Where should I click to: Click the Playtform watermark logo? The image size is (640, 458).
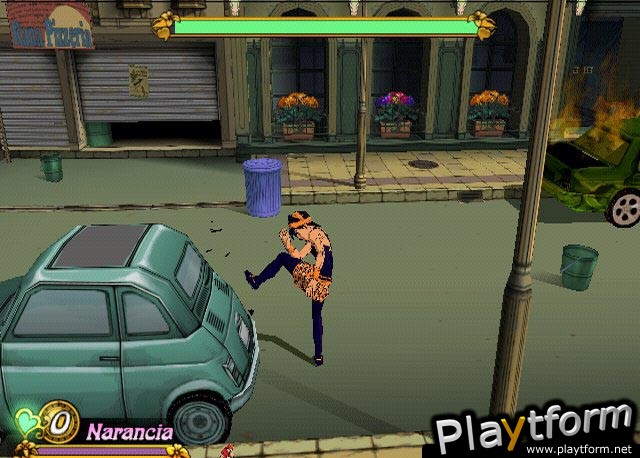pyautogui.click(x=534, y=428)
